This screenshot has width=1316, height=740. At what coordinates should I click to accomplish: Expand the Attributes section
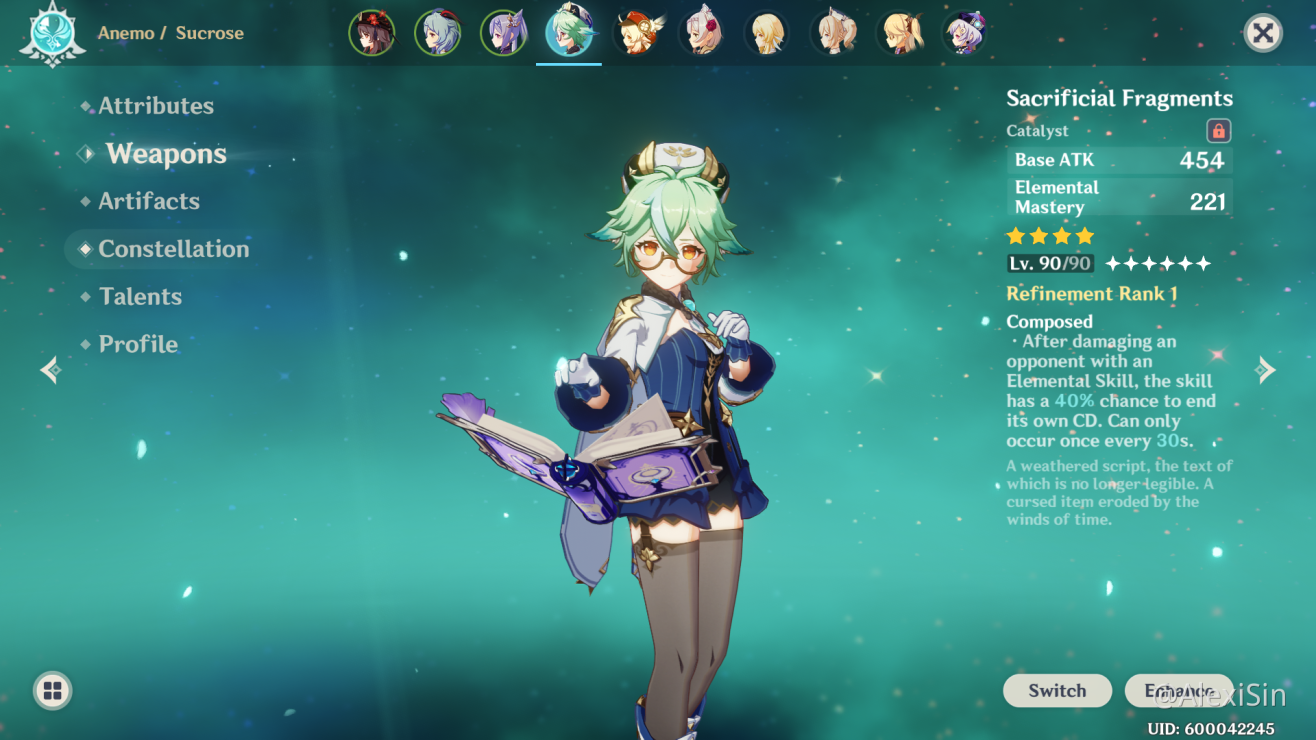coord(155,105)
